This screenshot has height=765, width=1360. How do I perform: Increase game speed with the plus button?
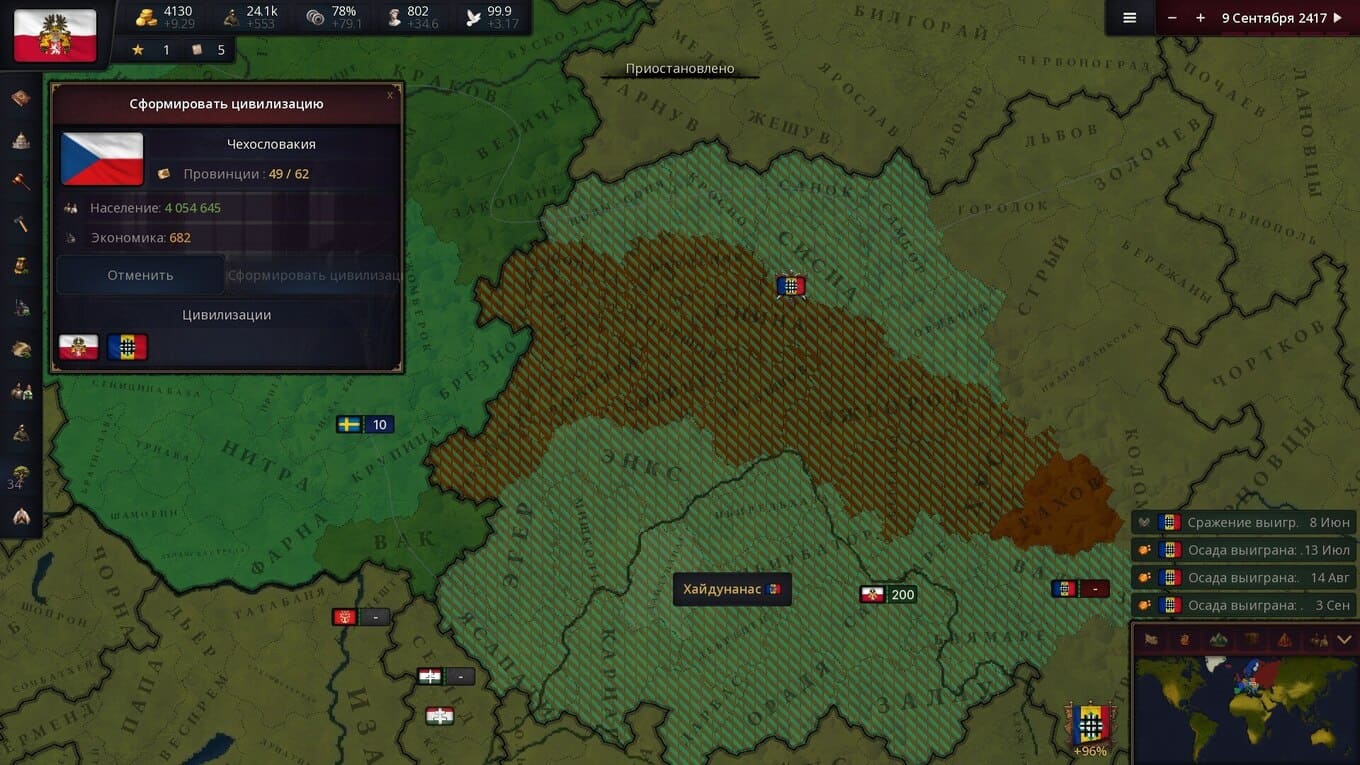click(x=1200, y=18)
